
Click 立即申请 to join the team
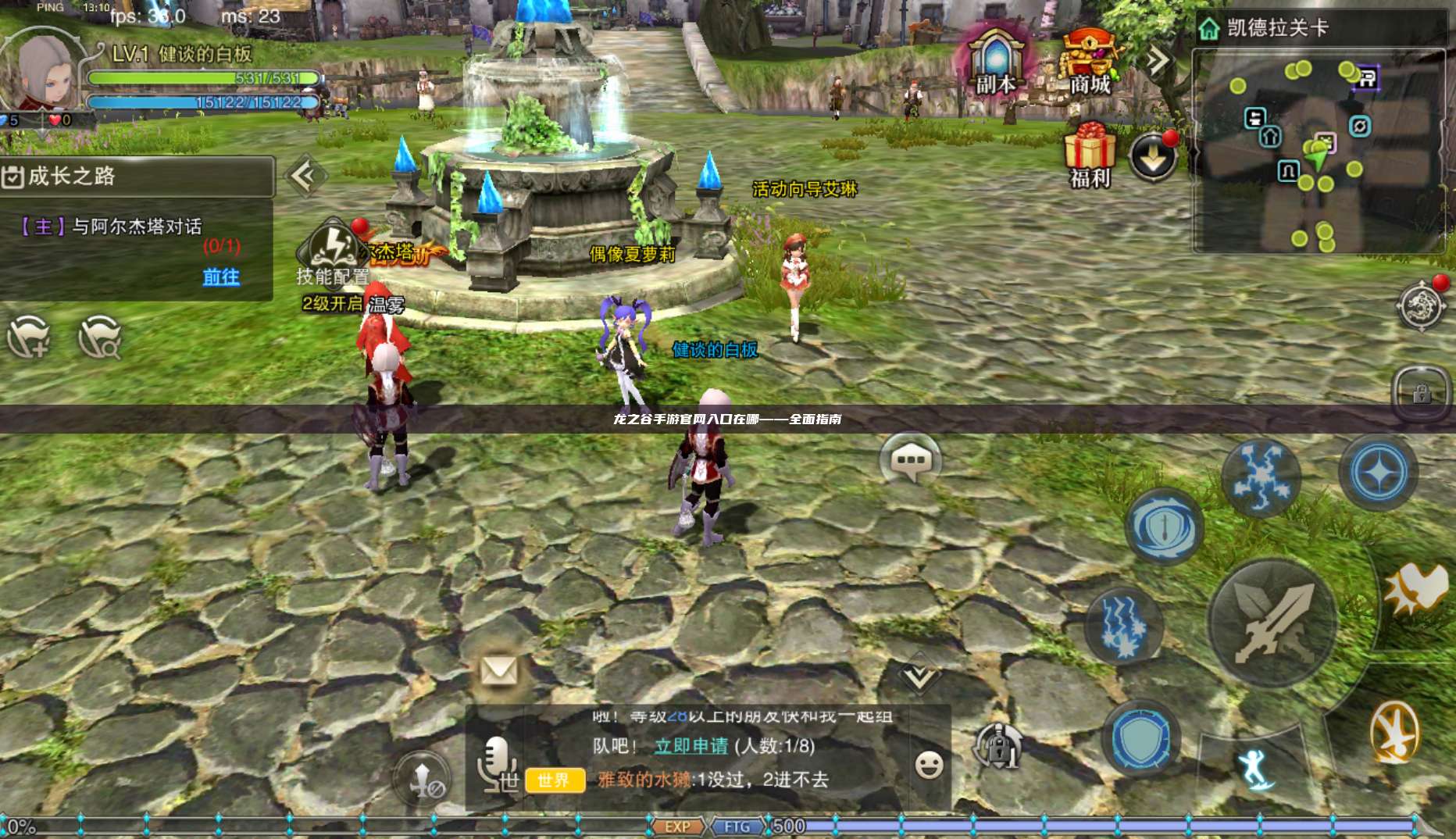[691, 746]
